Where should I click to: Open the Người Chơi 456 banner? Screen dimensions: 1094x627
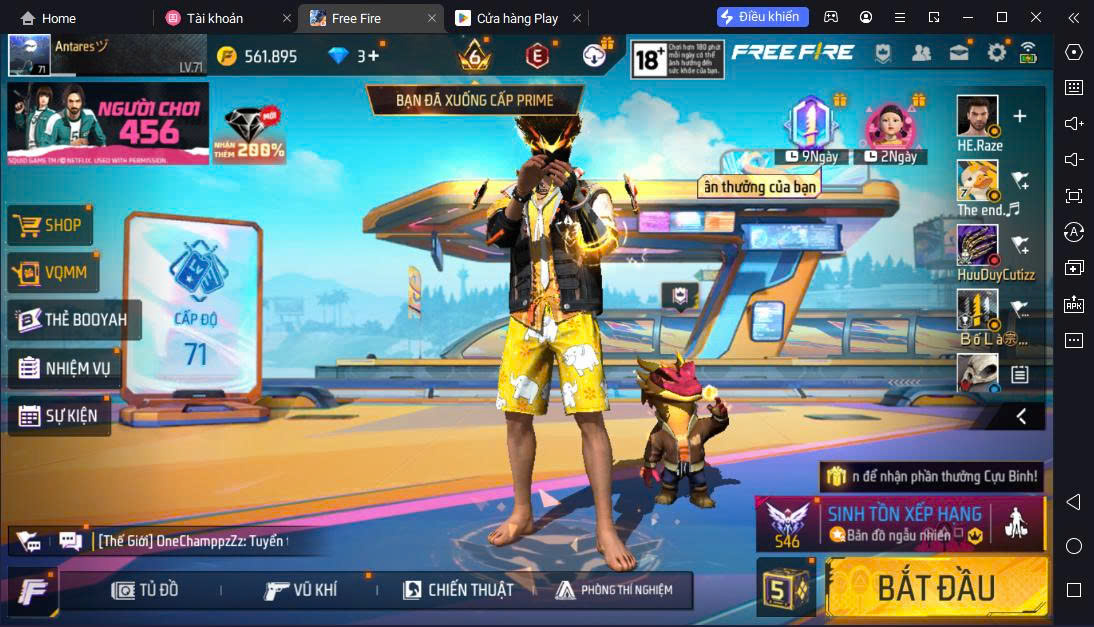(108, 123)
